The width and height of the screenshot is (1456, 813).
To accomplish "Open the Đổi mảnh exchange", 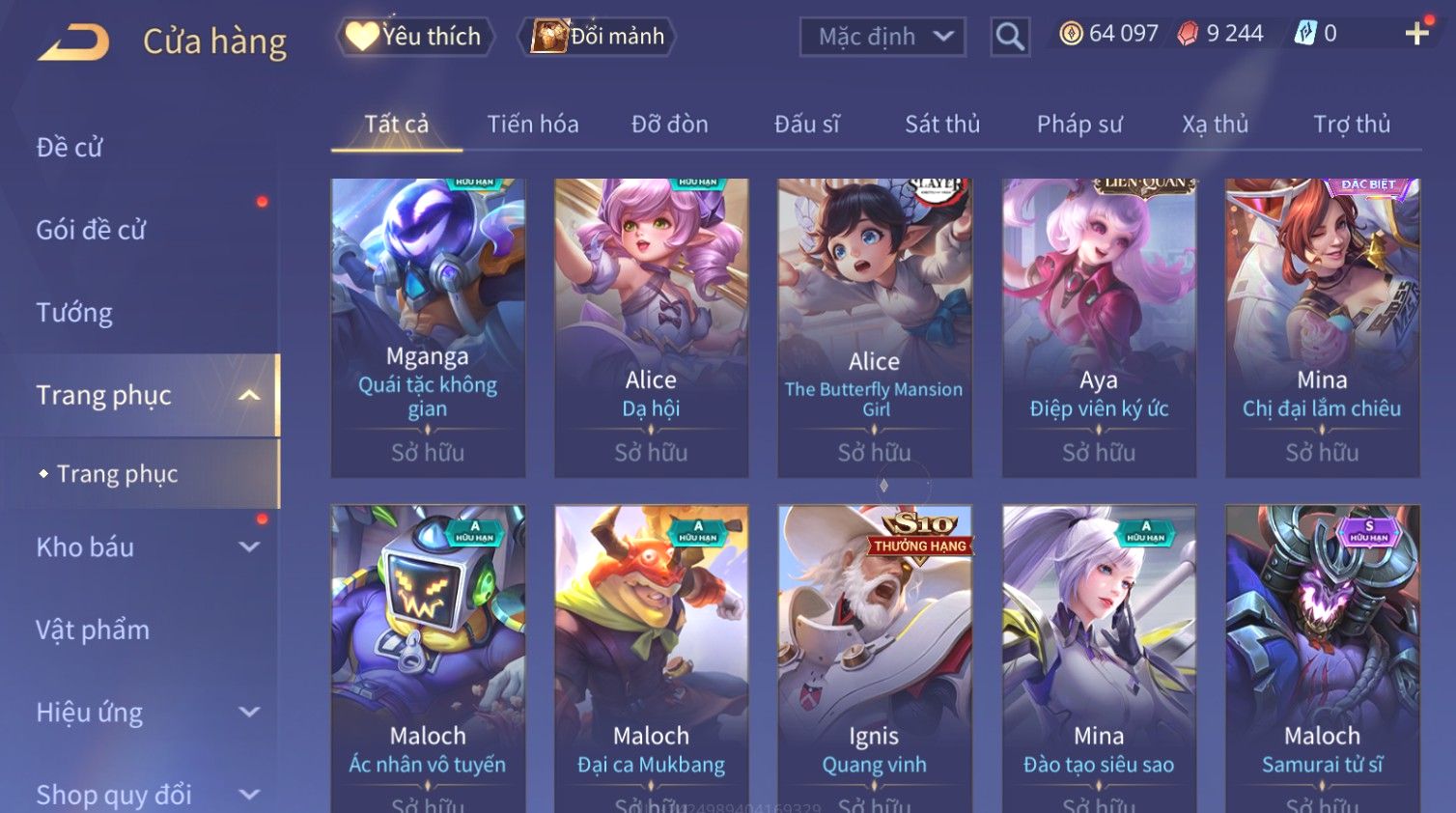I will pyautogui.click(x=599, y=37).
